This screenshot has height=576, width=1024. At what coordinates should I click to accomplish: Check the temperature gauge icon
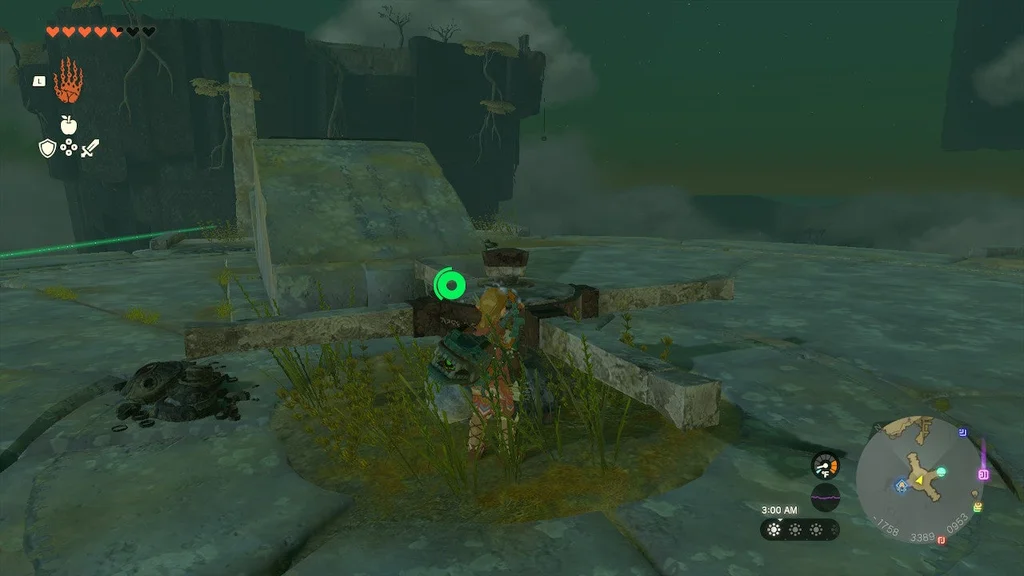click(x=825, y=465)
